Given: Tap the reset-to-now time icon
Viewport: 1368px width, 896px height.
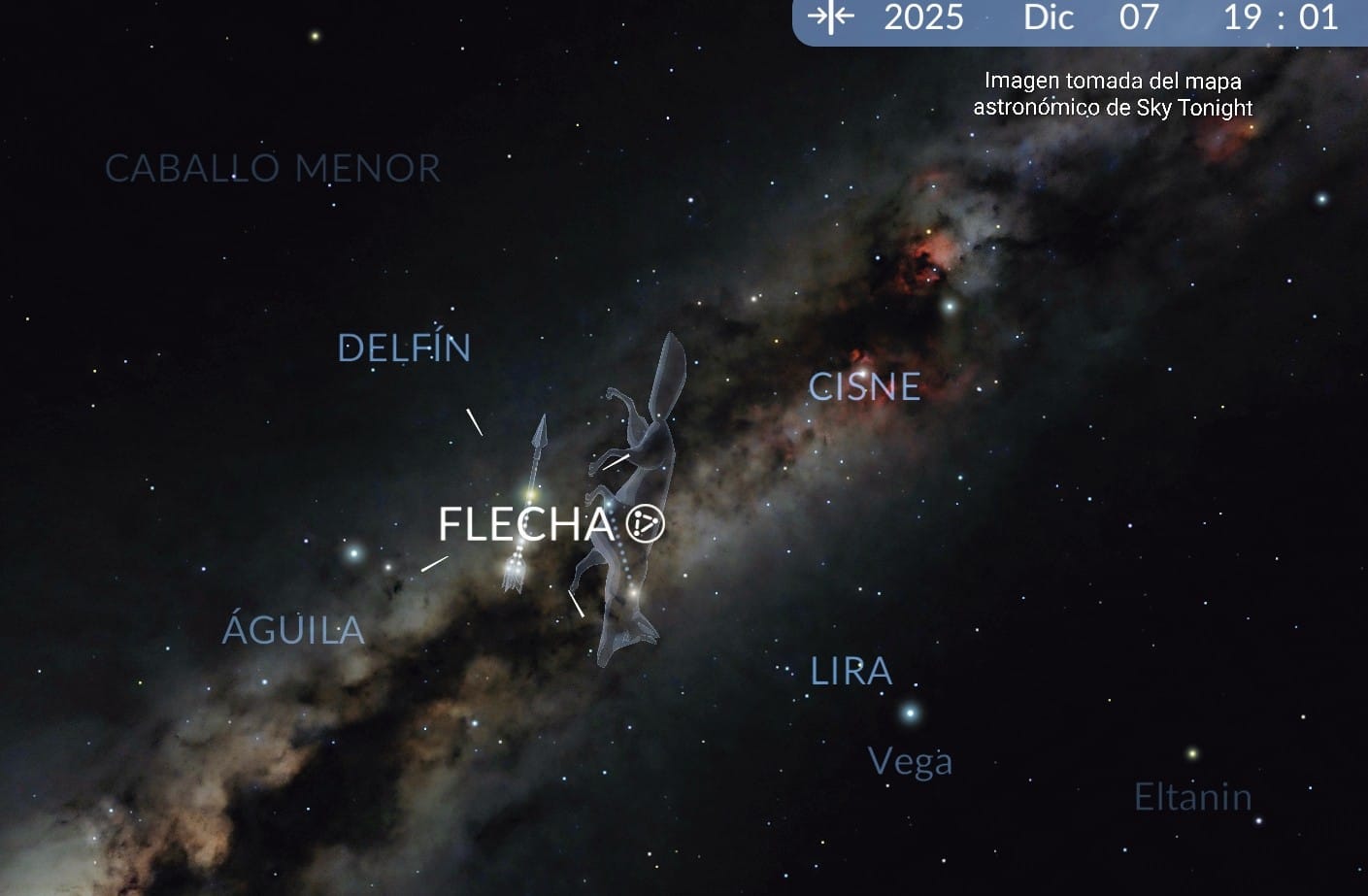Looking at the screenshot, I should tap(830, 17).
